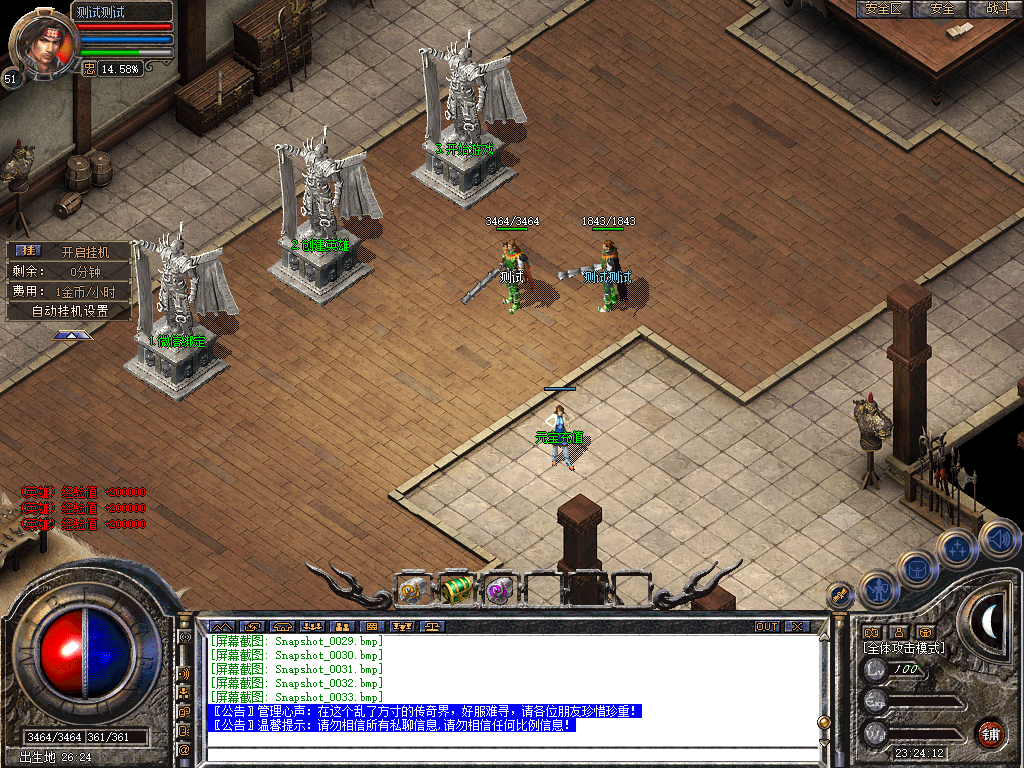Screen dimensions: 1024x768
Task: Select the purple swirl hotbar item
Action: click(x=498, y=590)
